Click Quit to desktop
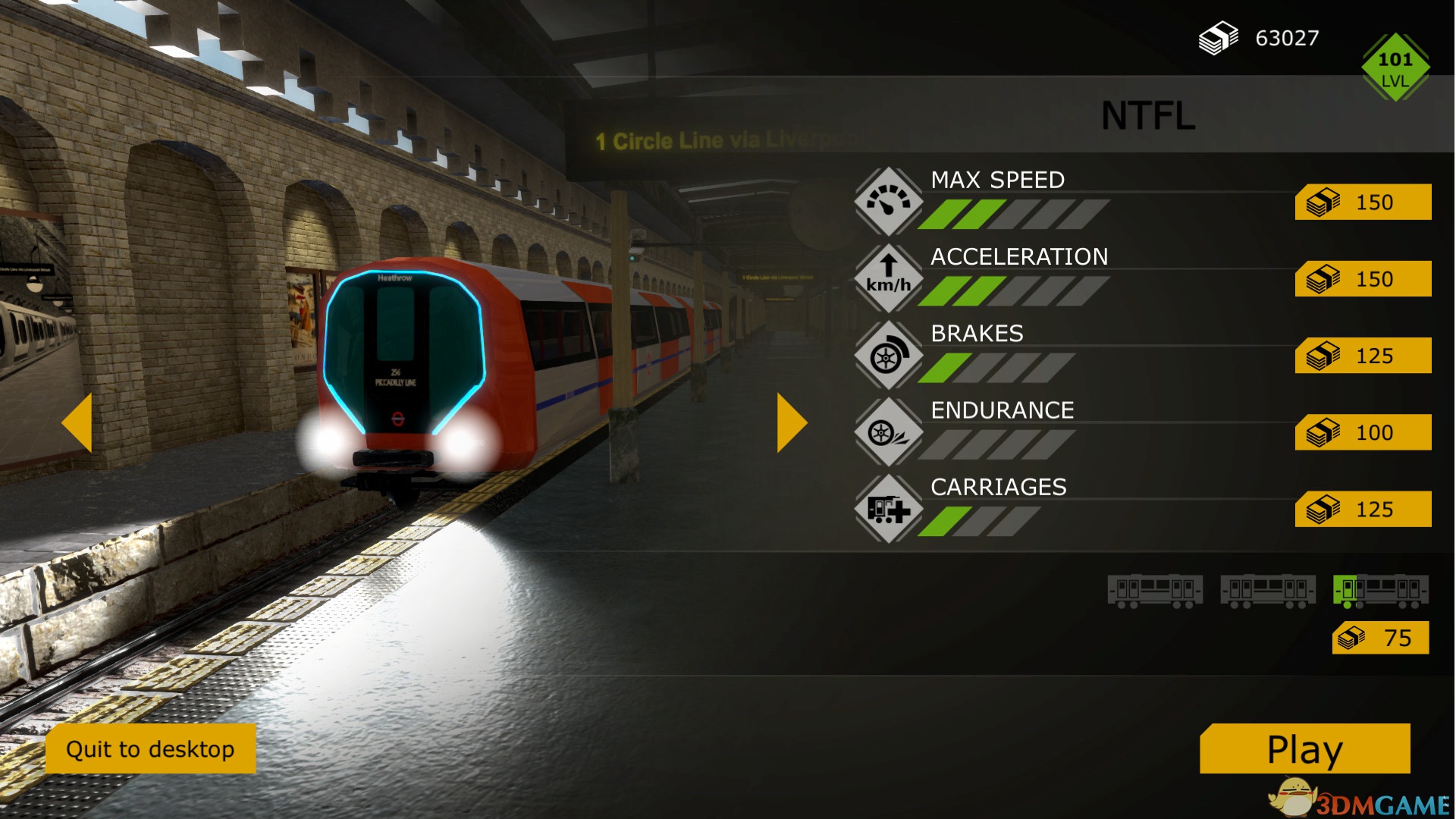The image size is (1456, 819). pos(150,749)
